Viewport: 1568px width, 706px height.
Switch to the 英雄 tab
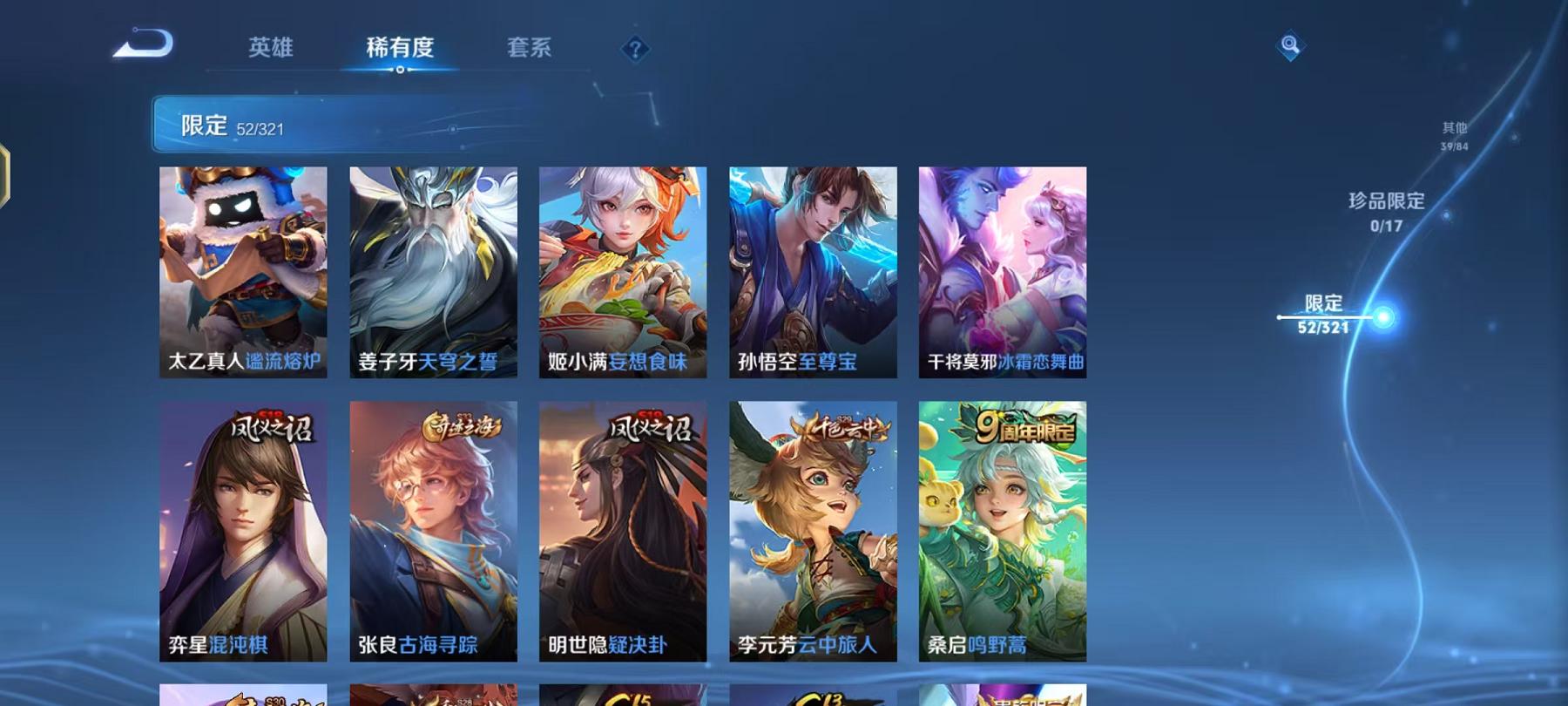tap(270, 49)
